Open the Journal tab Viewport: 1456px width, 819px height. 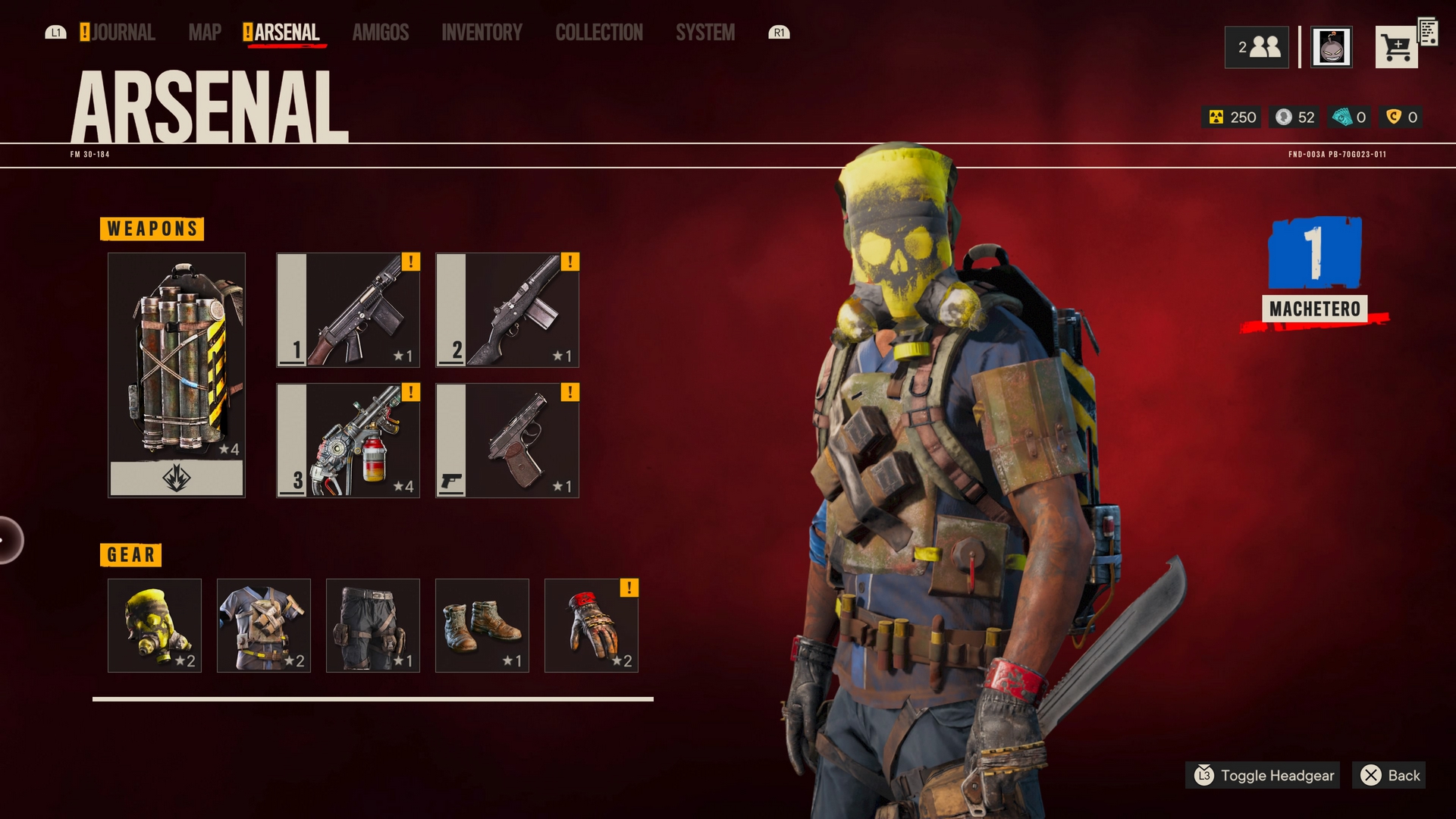(x=122, y=33)
